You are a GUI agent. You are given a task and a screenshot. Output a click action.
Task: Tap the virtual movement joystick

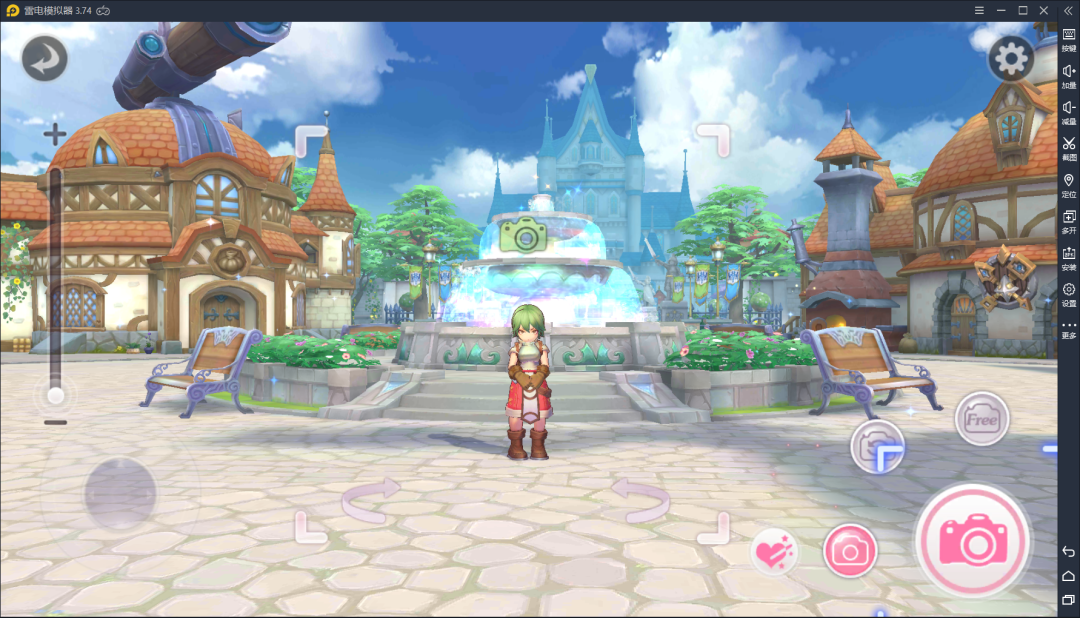[x=120, y=494]
